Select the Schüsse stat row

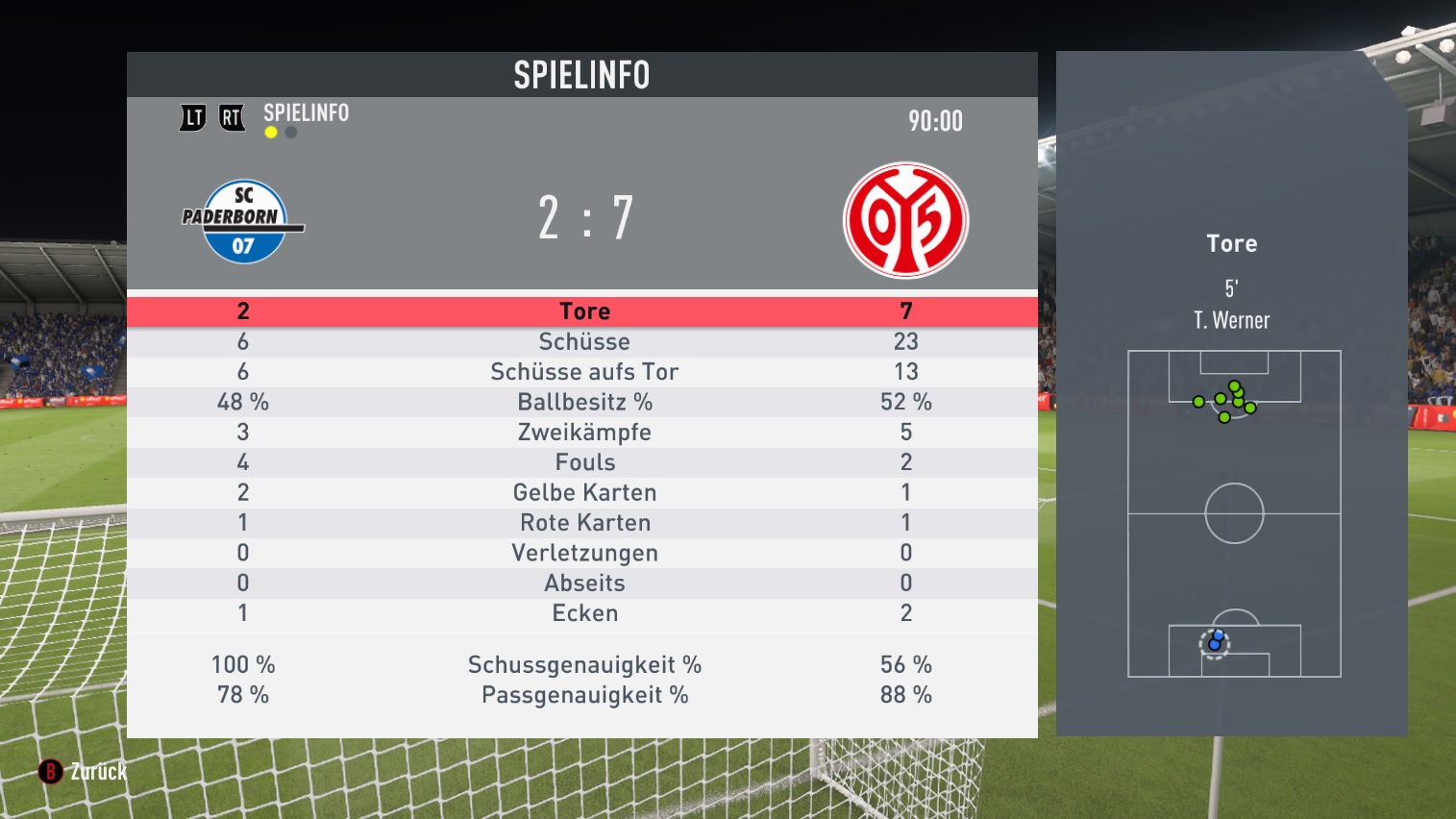(583, 342)
